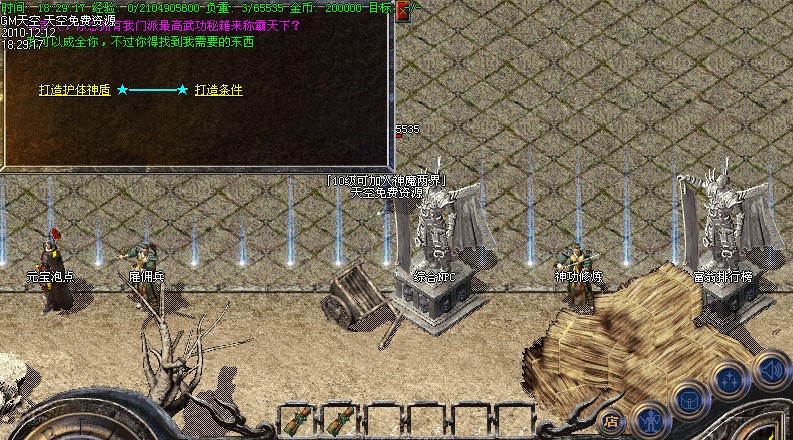Open the shop via the 店 button
This screenshot has height=440, width=793.
[612, 422]
